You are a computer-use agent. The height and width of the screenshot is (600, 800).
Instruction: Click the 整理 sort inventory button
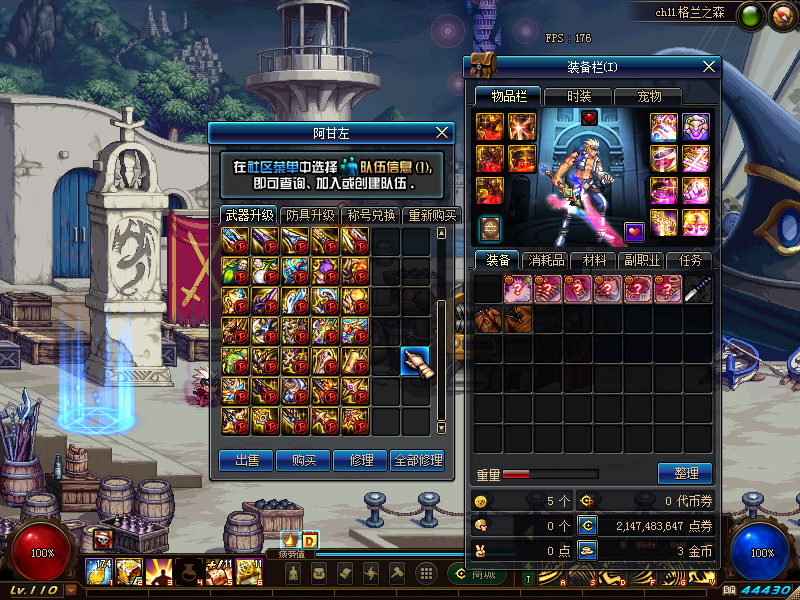685,473
